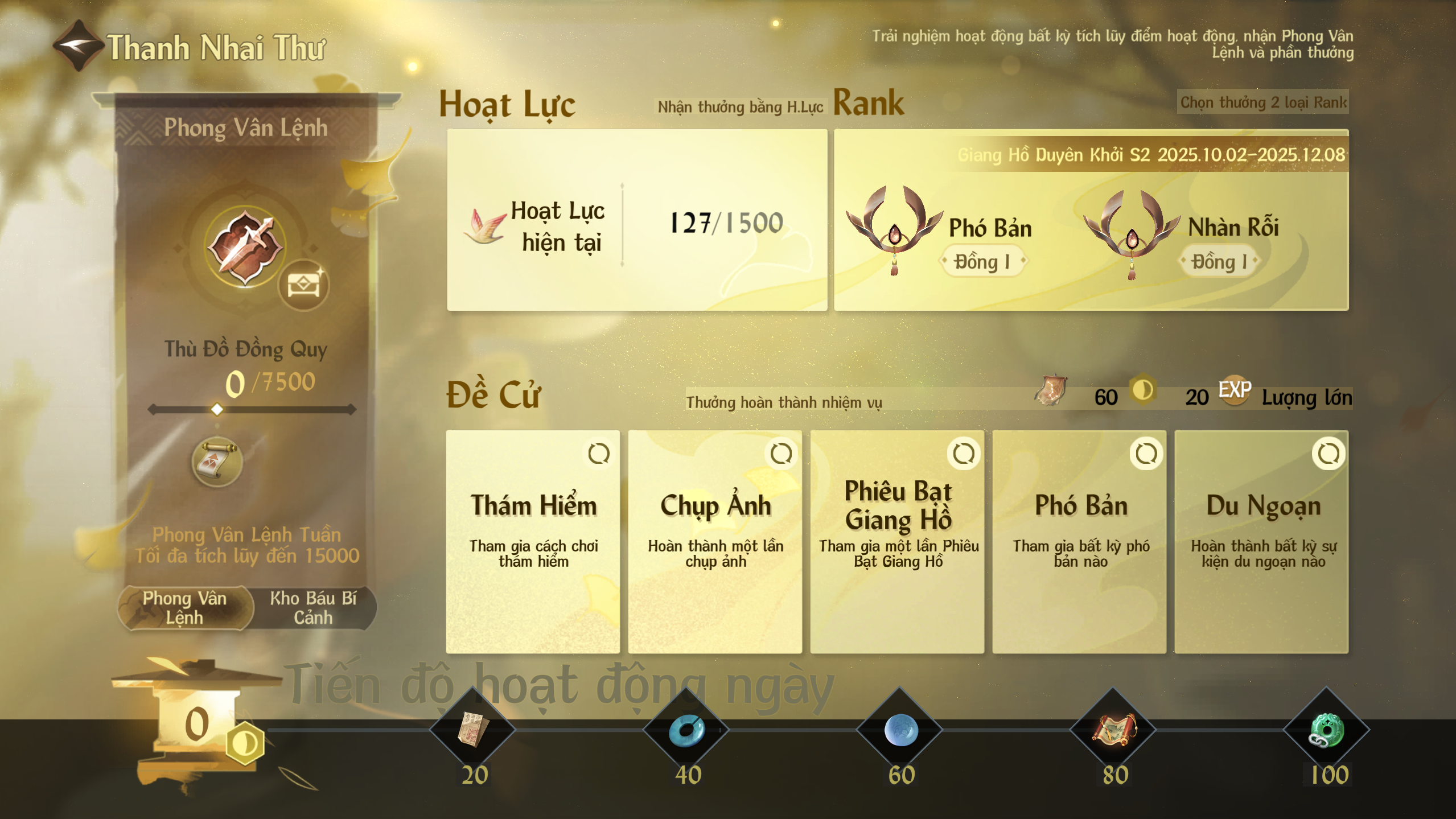Select the Du Ngoạn task card
The height and width of the screenshot is (819, 1456).
point(1261,541)
